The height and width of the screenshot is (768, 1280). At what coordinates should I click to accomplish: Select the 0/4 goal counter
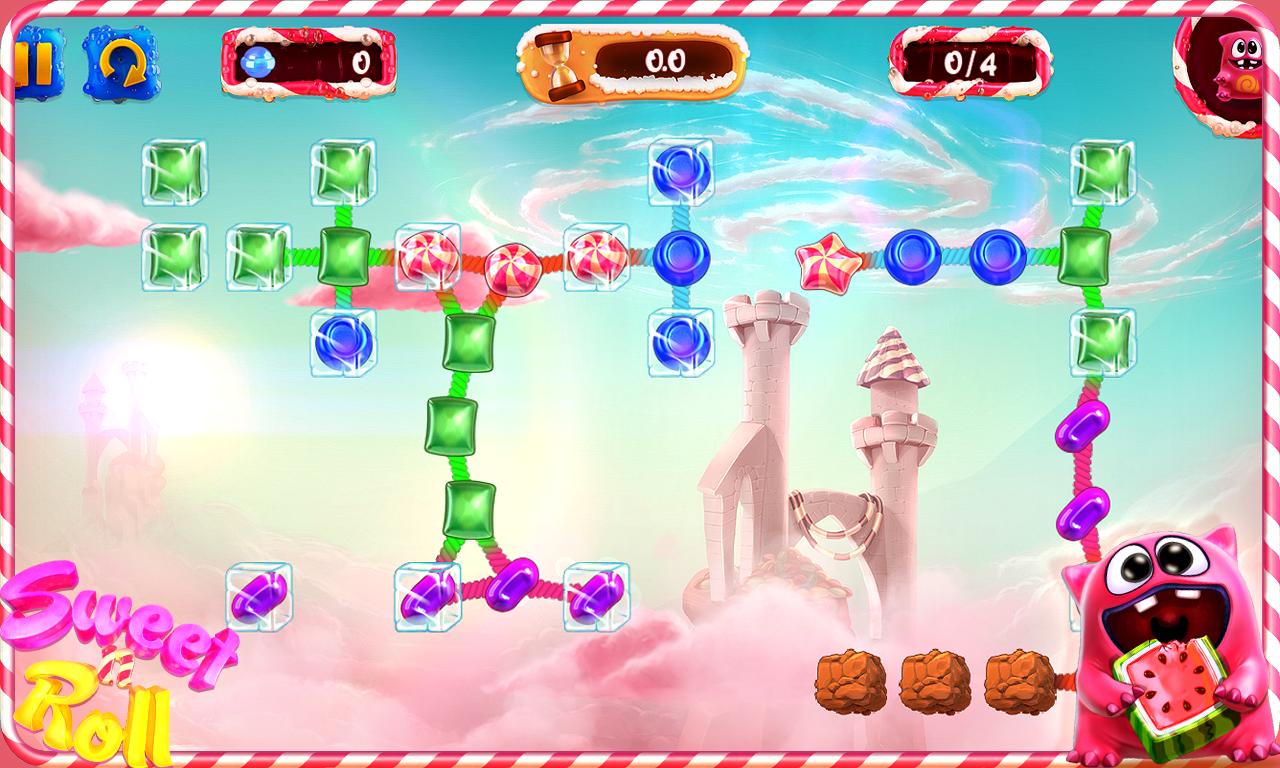(972, 62)
